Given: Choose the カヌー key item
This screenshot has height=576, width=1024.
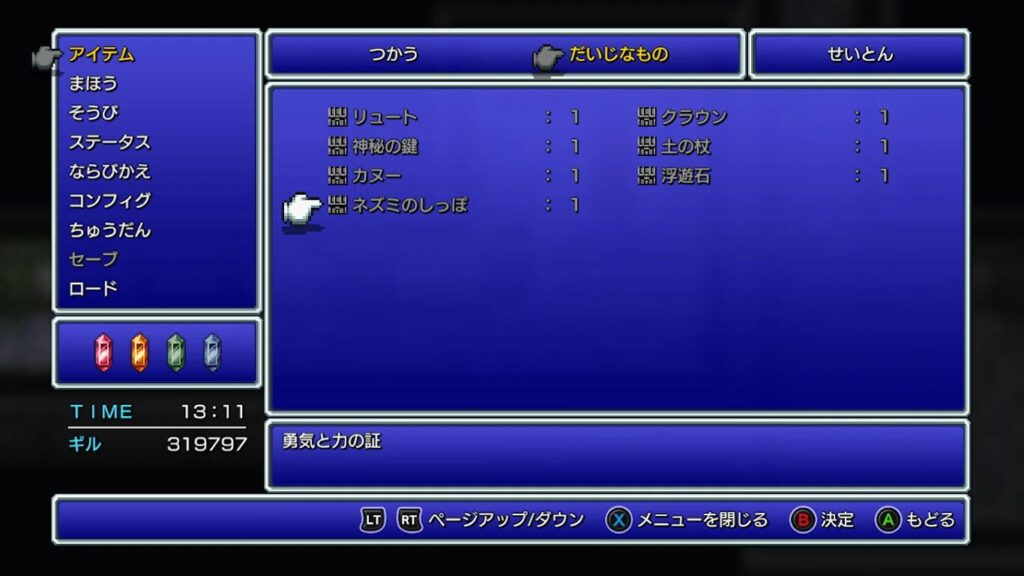Looking at the screenshot, I should tap(376, 176).
